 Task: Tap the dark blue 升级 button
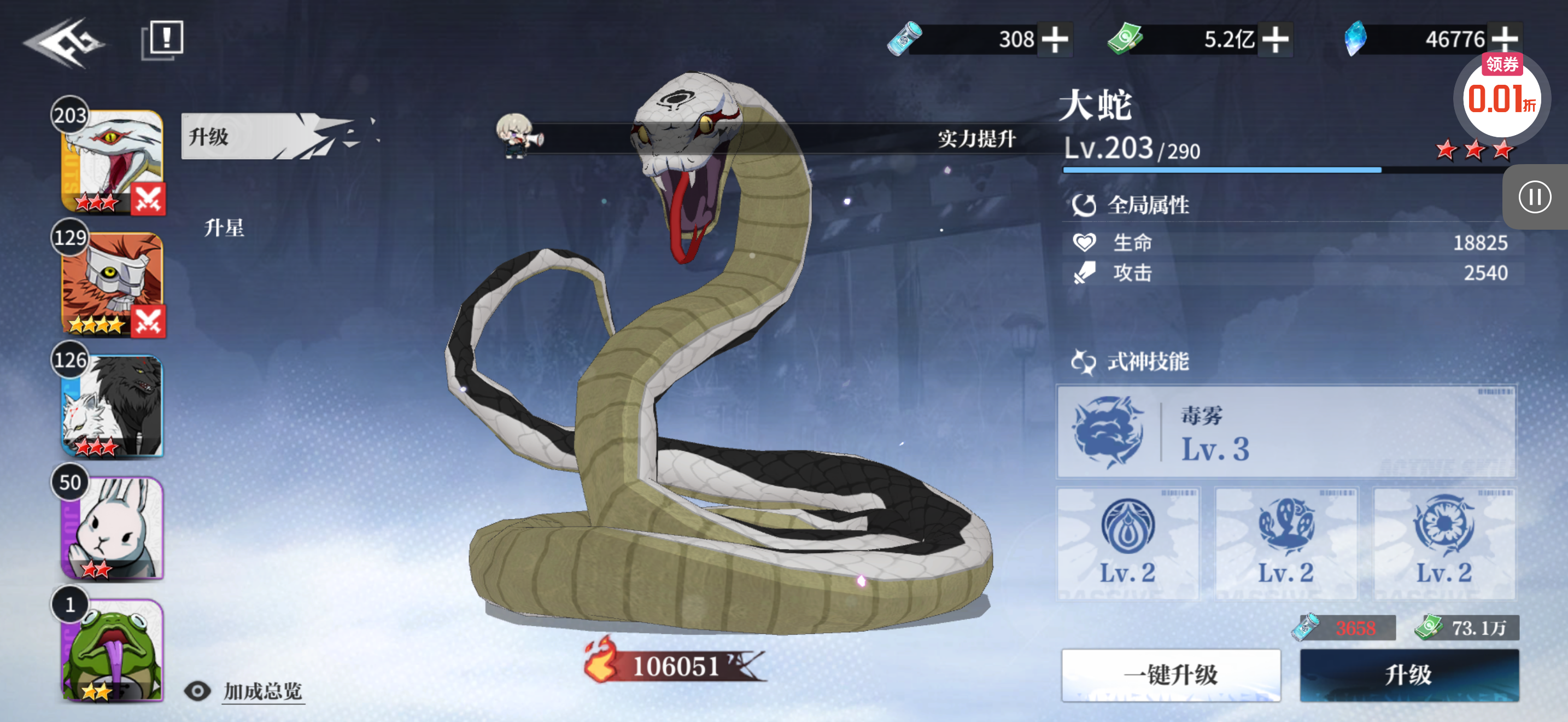(x=1409, y=674)
